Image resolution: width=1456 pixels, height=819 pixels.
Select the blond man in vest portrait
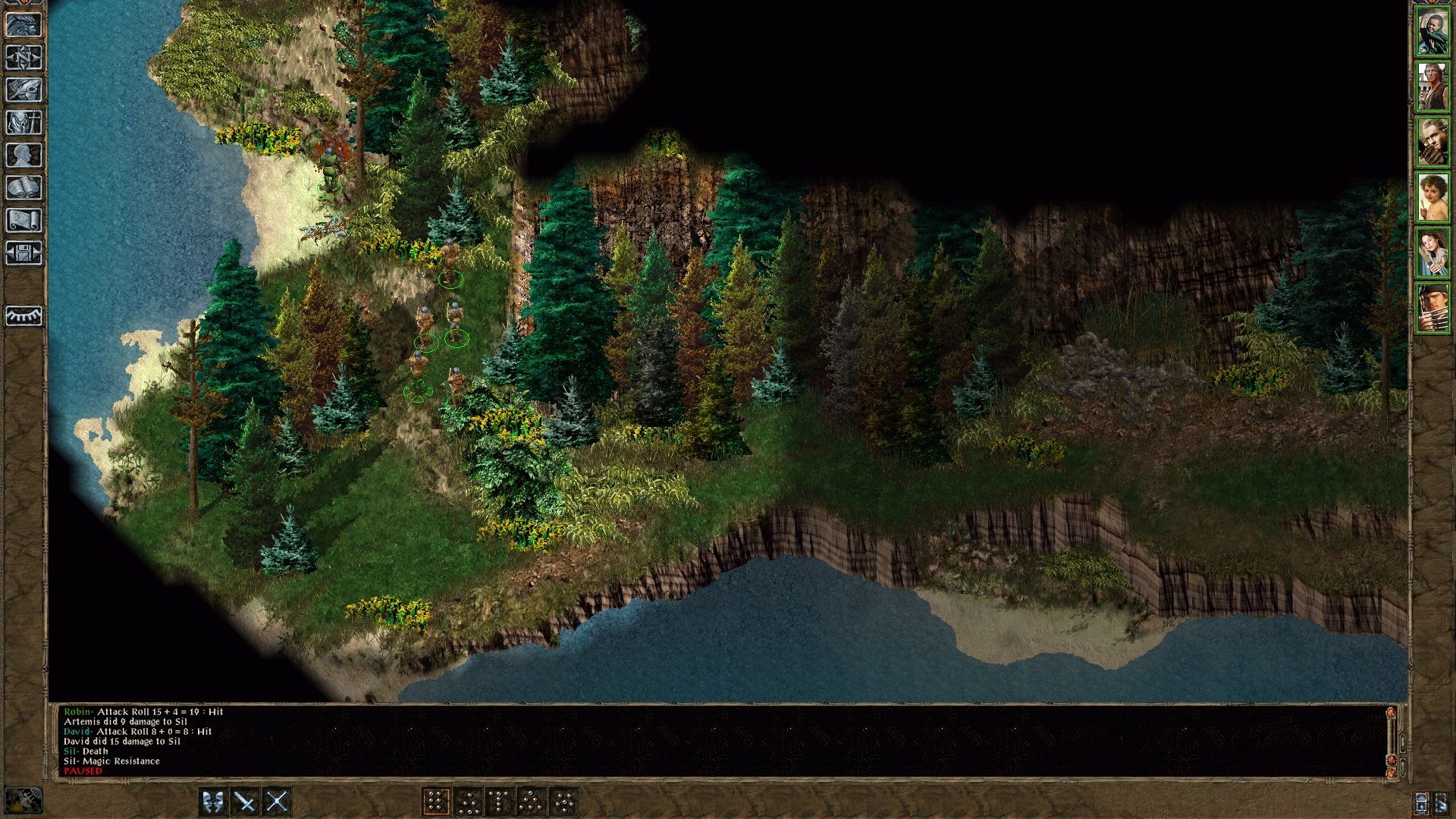[x=1432, y=87]
